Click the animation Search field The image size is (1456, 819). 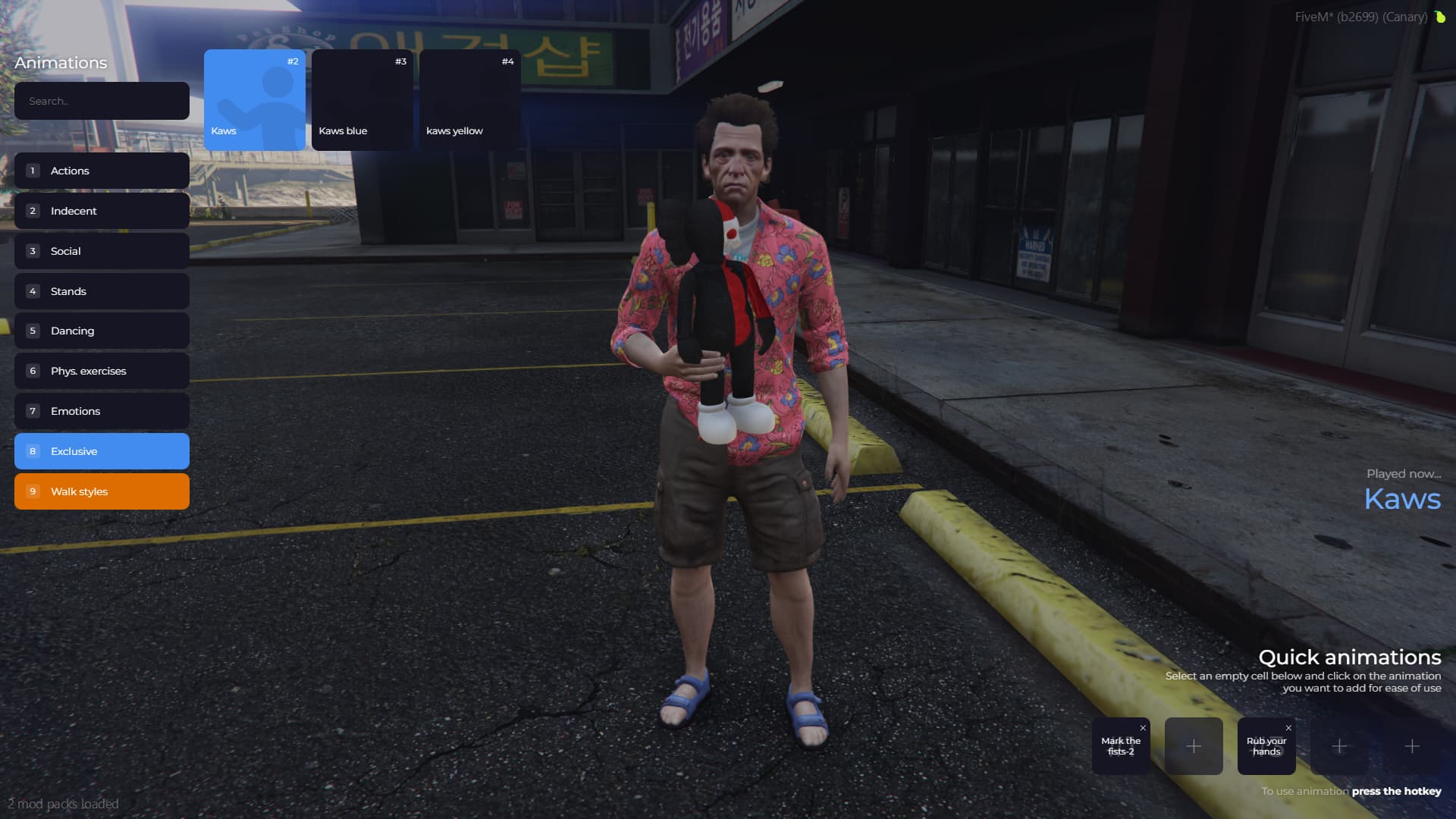tap(102, 101)
